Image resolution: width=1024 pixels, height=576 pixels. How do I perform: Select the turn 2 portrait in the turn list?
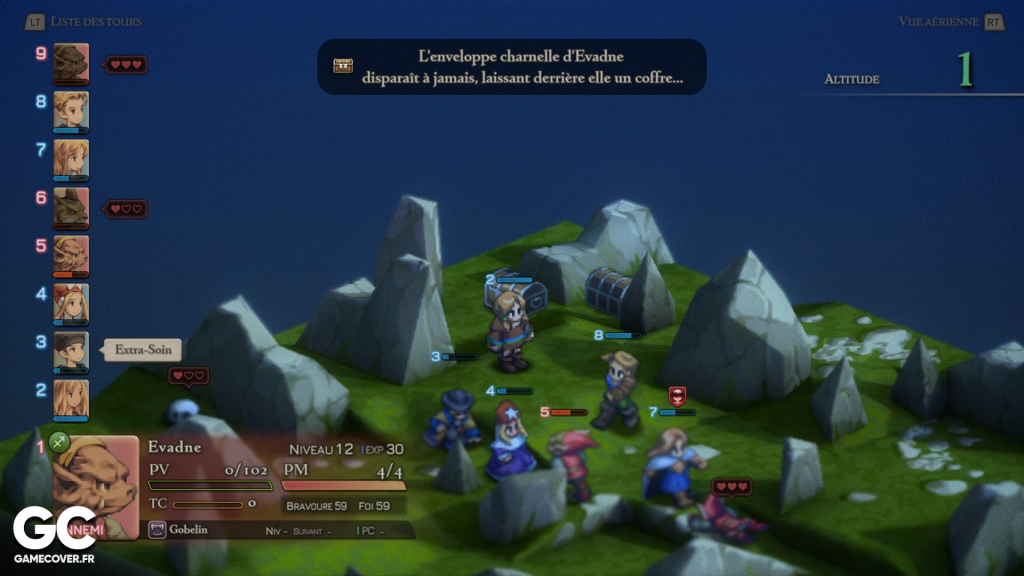[71, 397]
